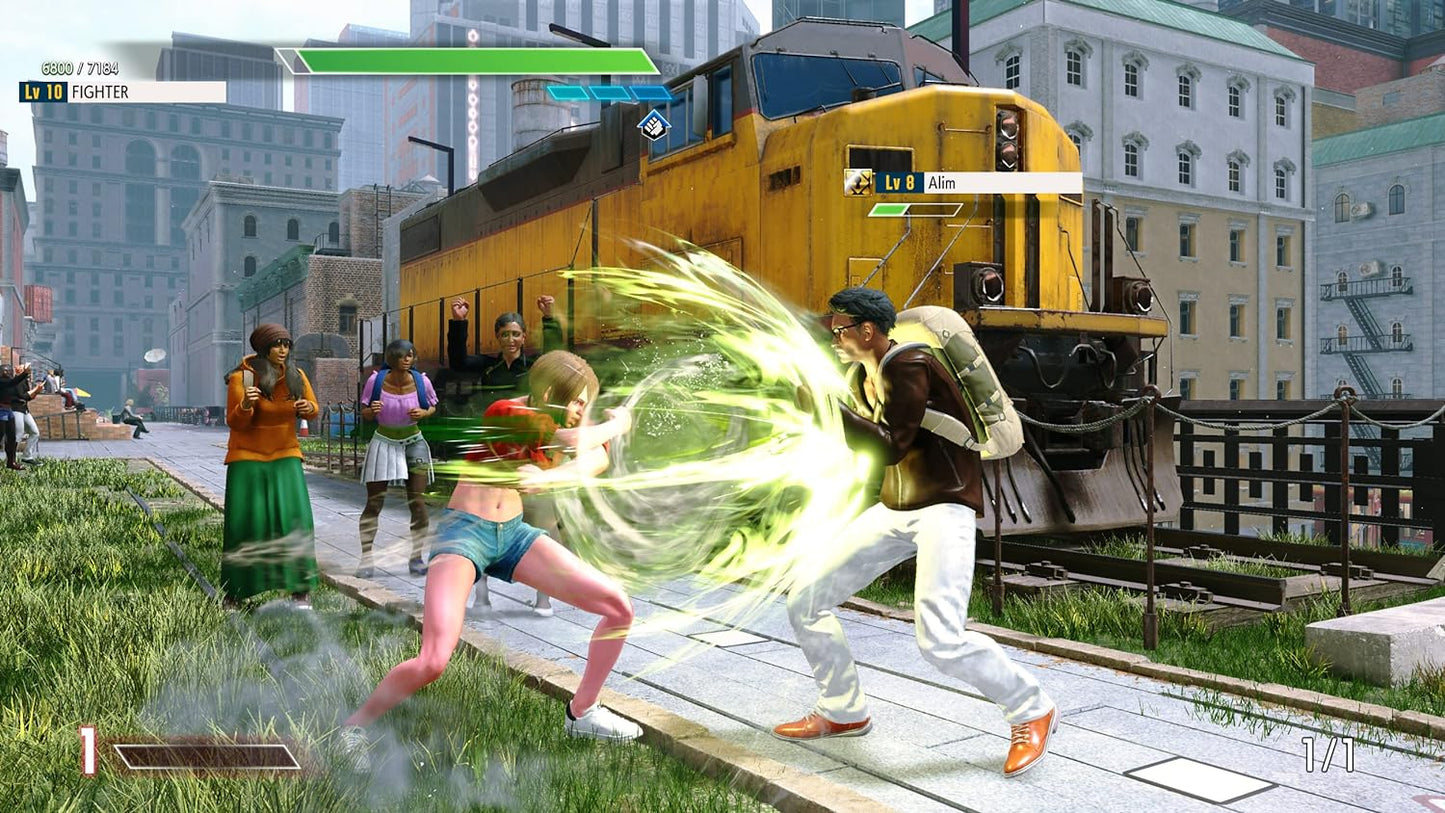Viewport: 1445px width, 813px height.
Task: Click the blue fist skill icon above the train
Action: [654, 127]
